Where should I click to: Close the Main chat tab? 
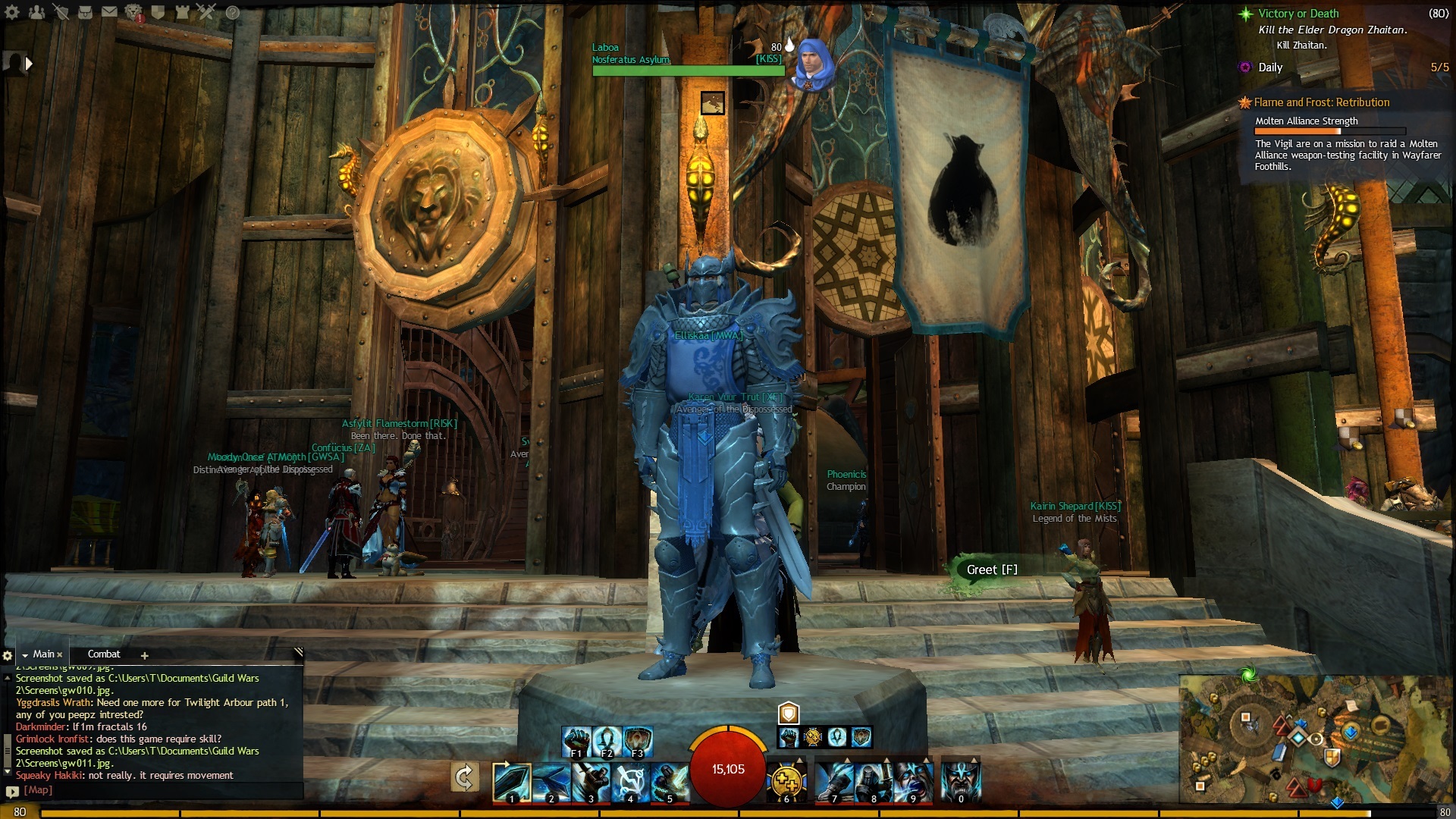click(60, 654)
